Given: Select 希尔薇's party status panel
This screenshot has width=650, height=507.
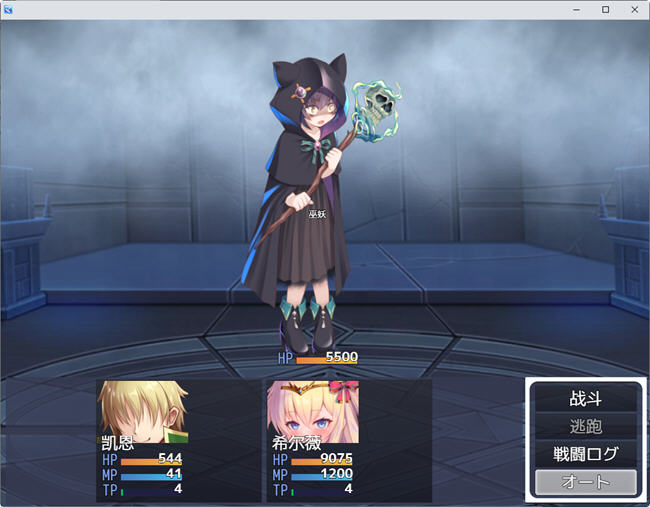Looking at the screenshot, I should [348, 440].
